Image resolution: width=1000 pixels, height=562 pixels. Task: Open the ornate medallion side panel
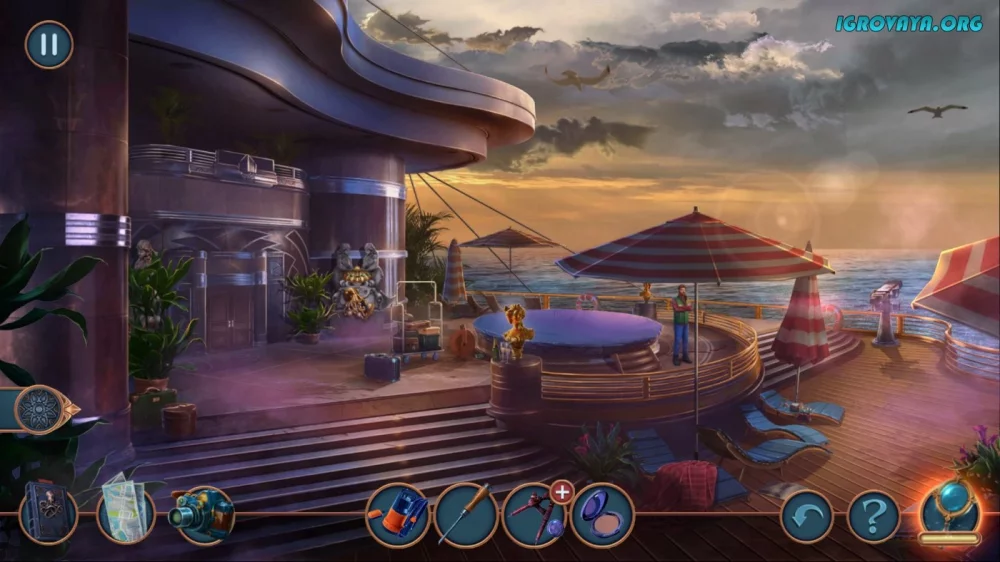click(41, 409)
